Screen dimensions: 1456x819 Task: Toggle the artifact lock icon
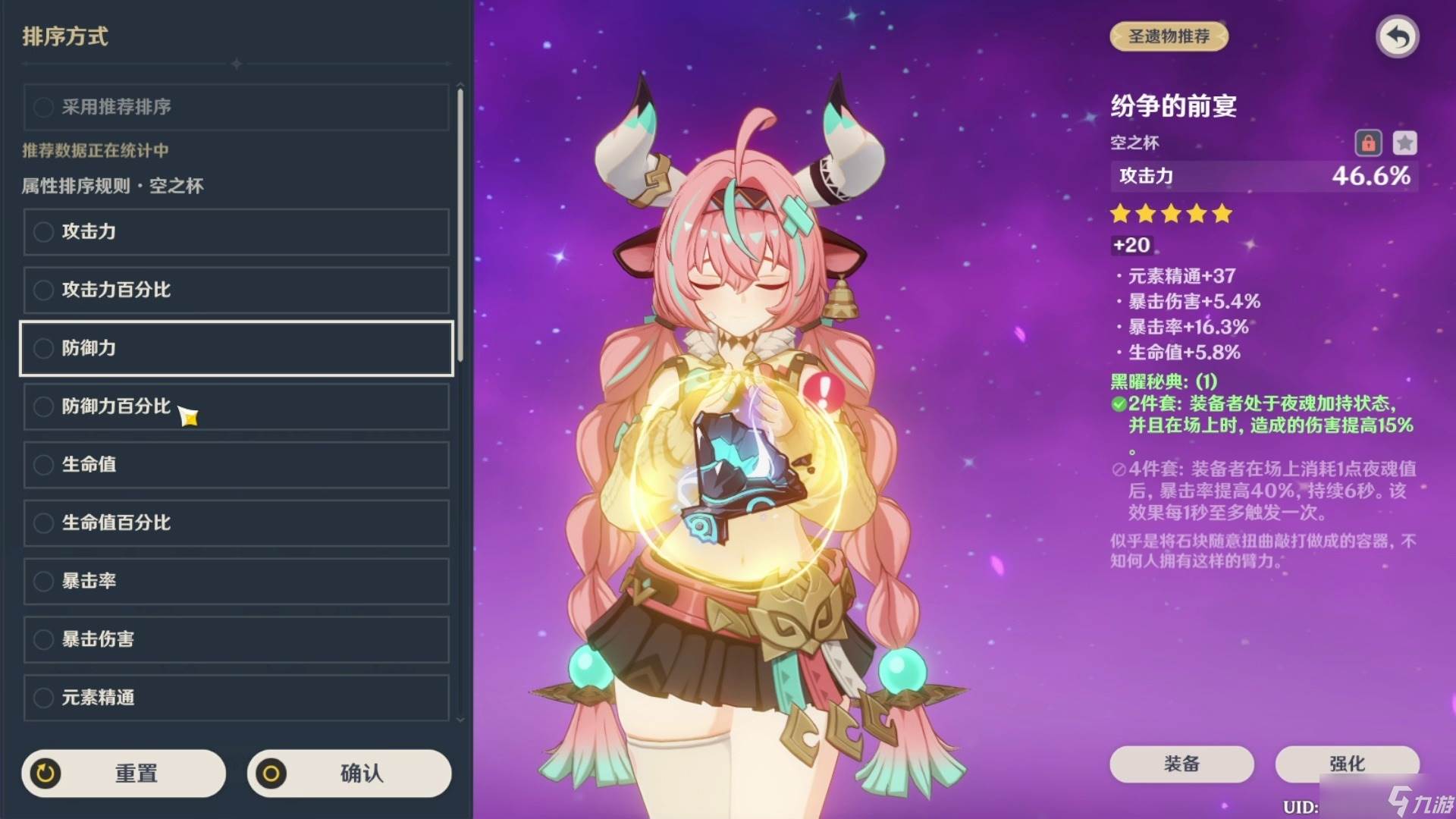coord(1368,143)
